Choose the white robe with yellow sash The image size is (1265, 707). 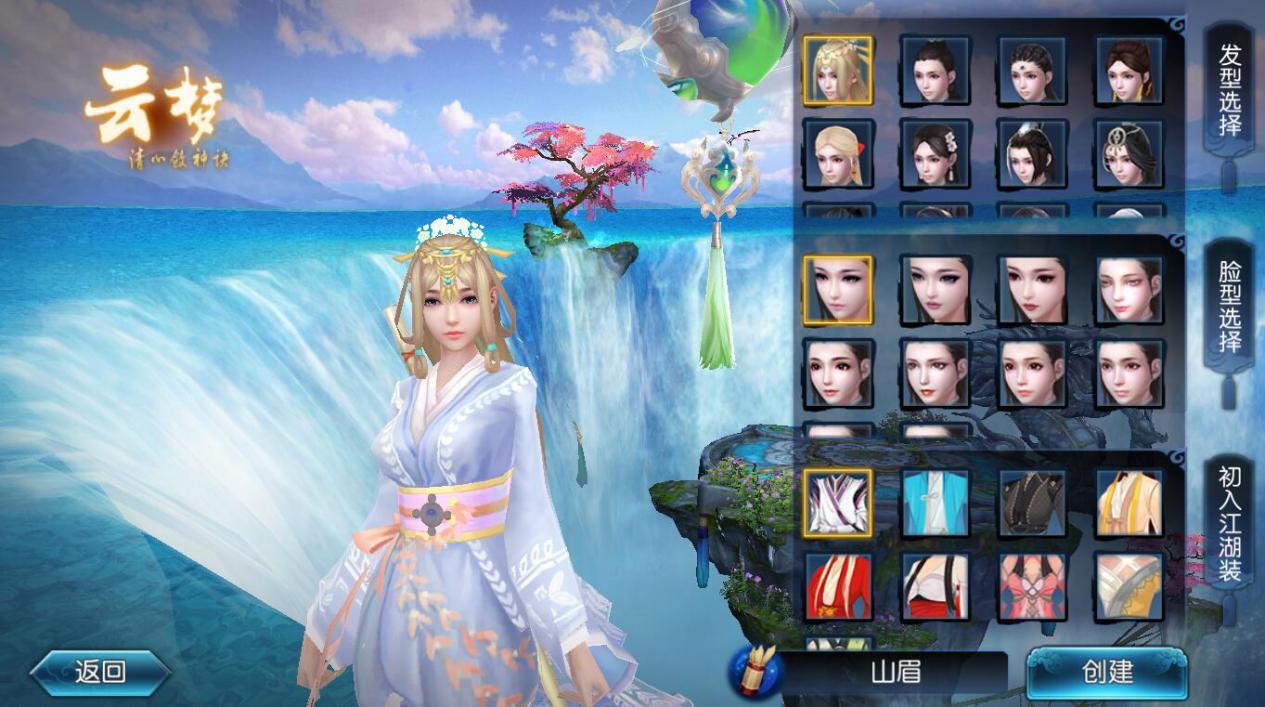pos(1129,503)
